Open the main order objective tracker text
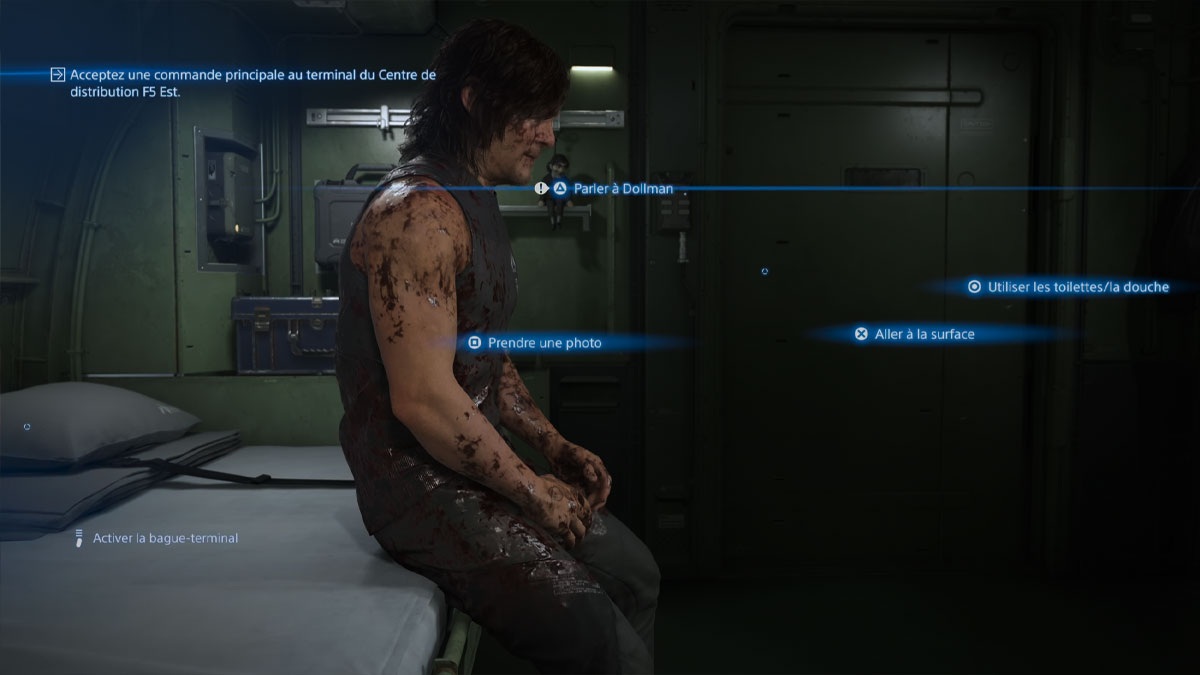This screenshot has height=675, width=1200. (252, 83)
